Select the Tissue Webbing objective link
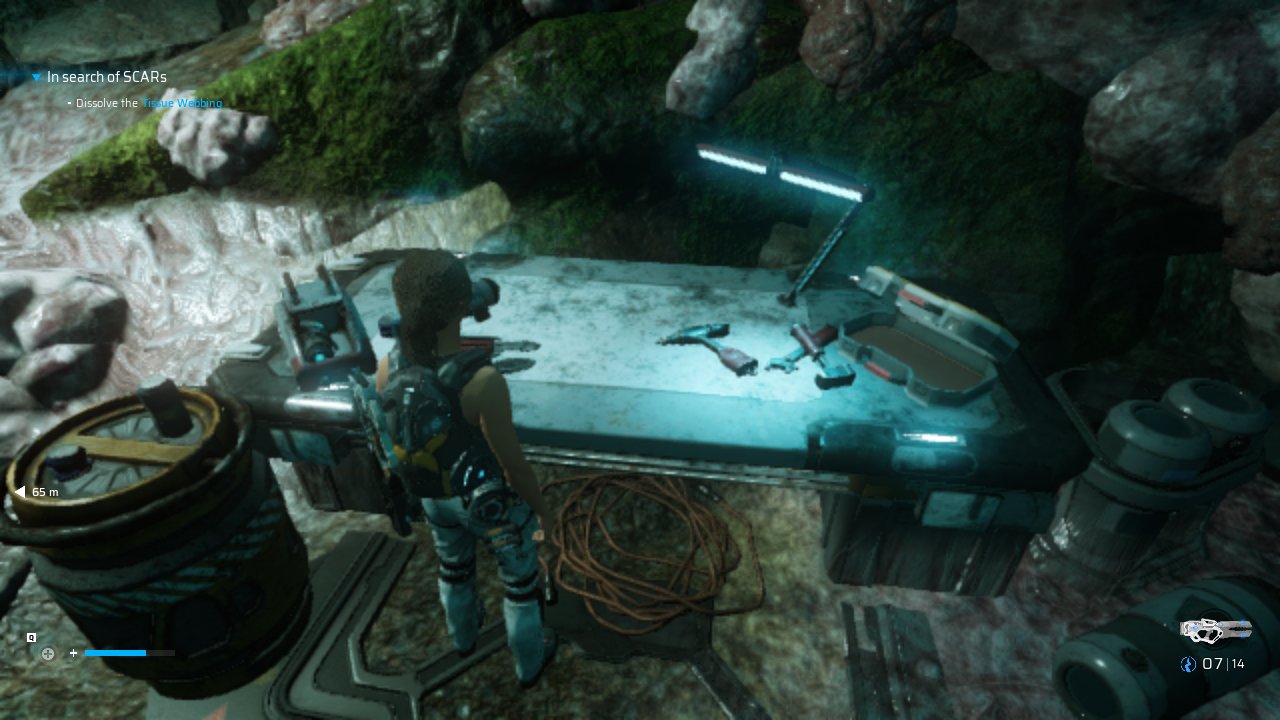The image size is (1280, 720). (x=182, y=104)
